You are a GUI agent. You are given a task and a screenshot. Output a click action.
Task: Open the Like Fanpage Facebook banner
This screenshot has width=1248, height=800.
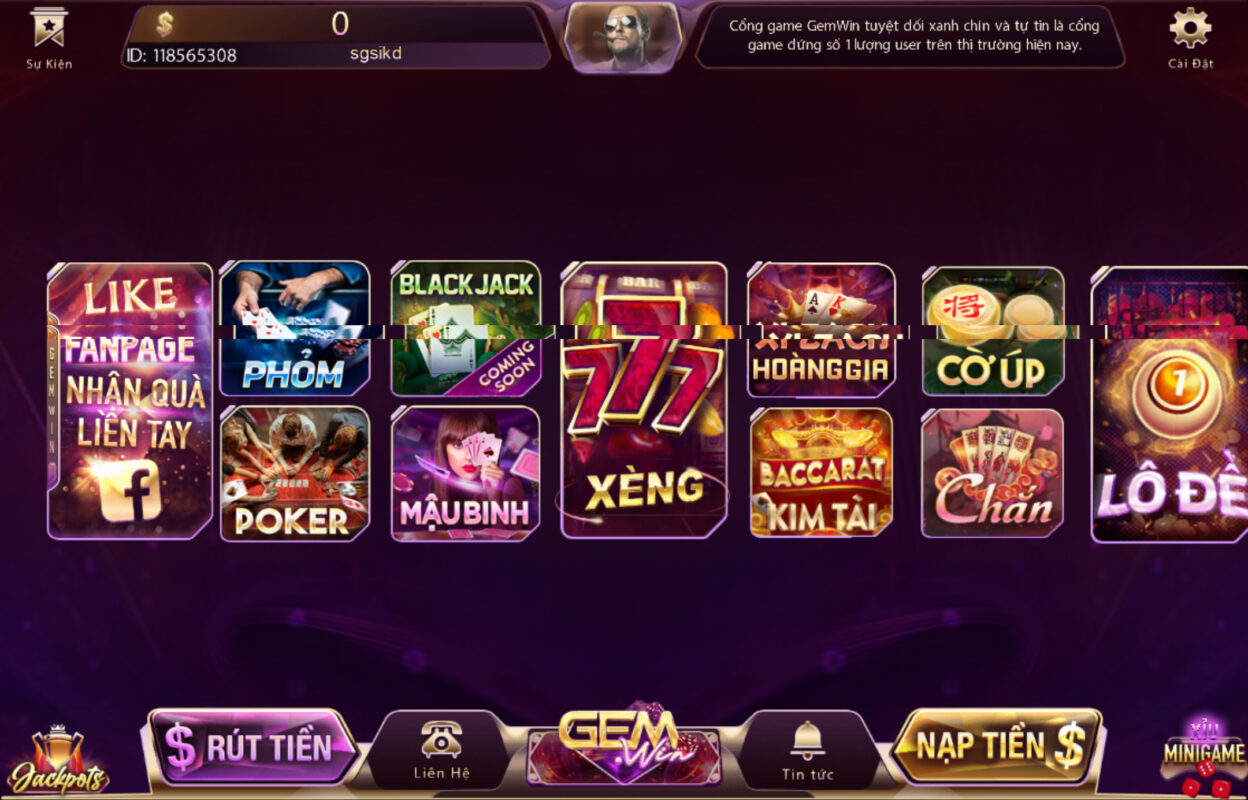click(x=130, y=400)
